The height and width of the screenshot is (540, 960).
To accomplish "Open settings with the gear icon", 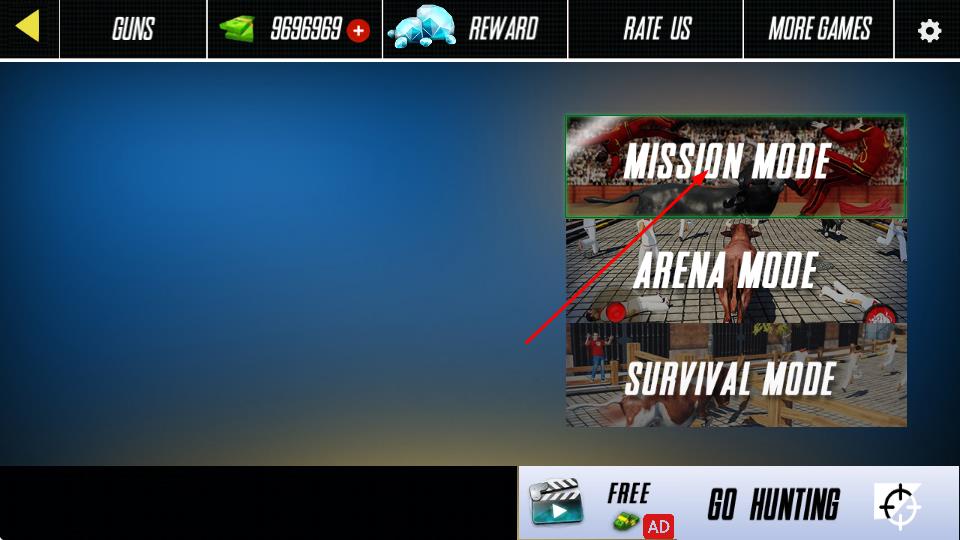I will point(929,30).
